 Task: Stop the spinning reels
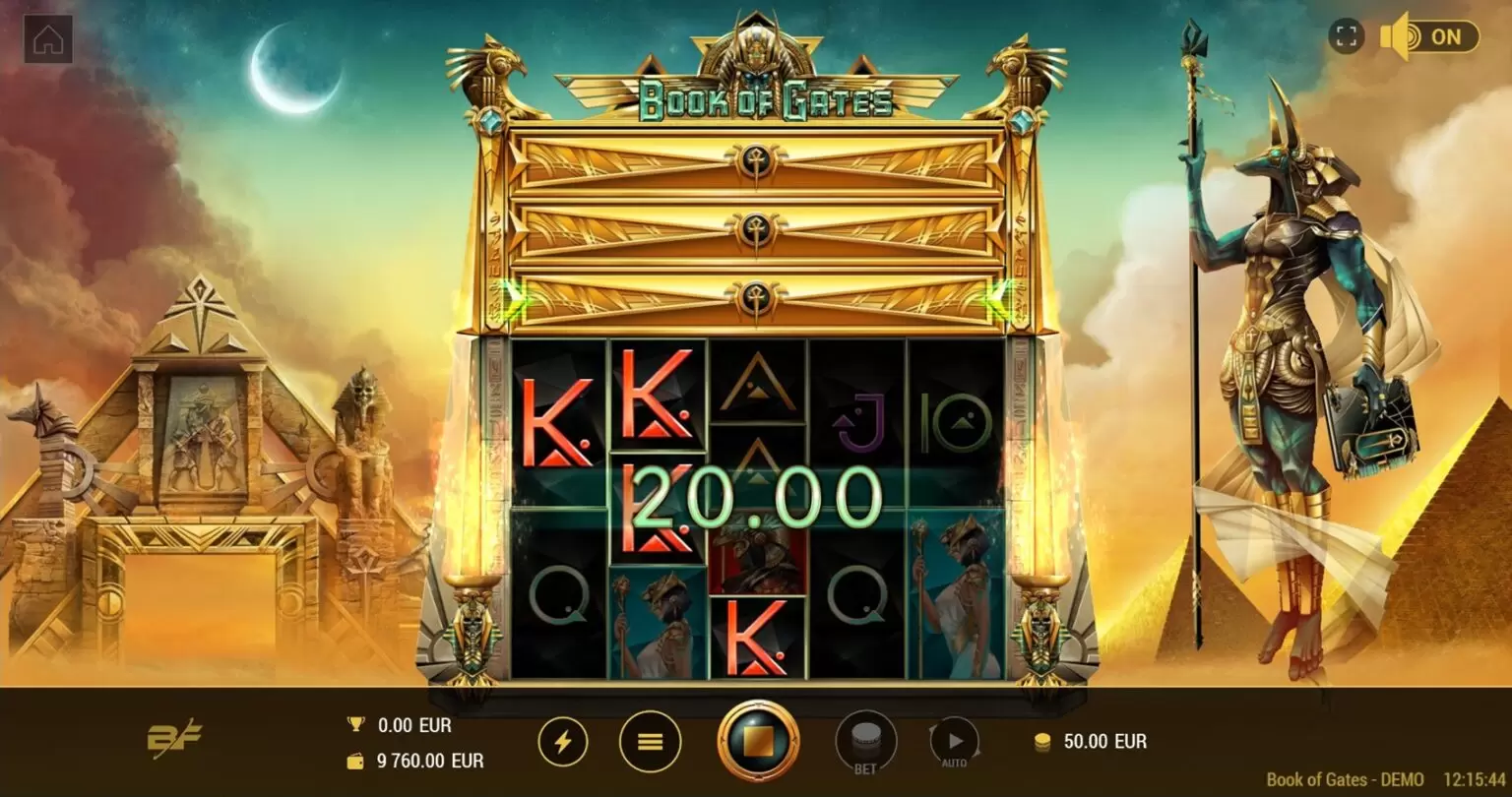pyautogui.click(x=758, y=741)
